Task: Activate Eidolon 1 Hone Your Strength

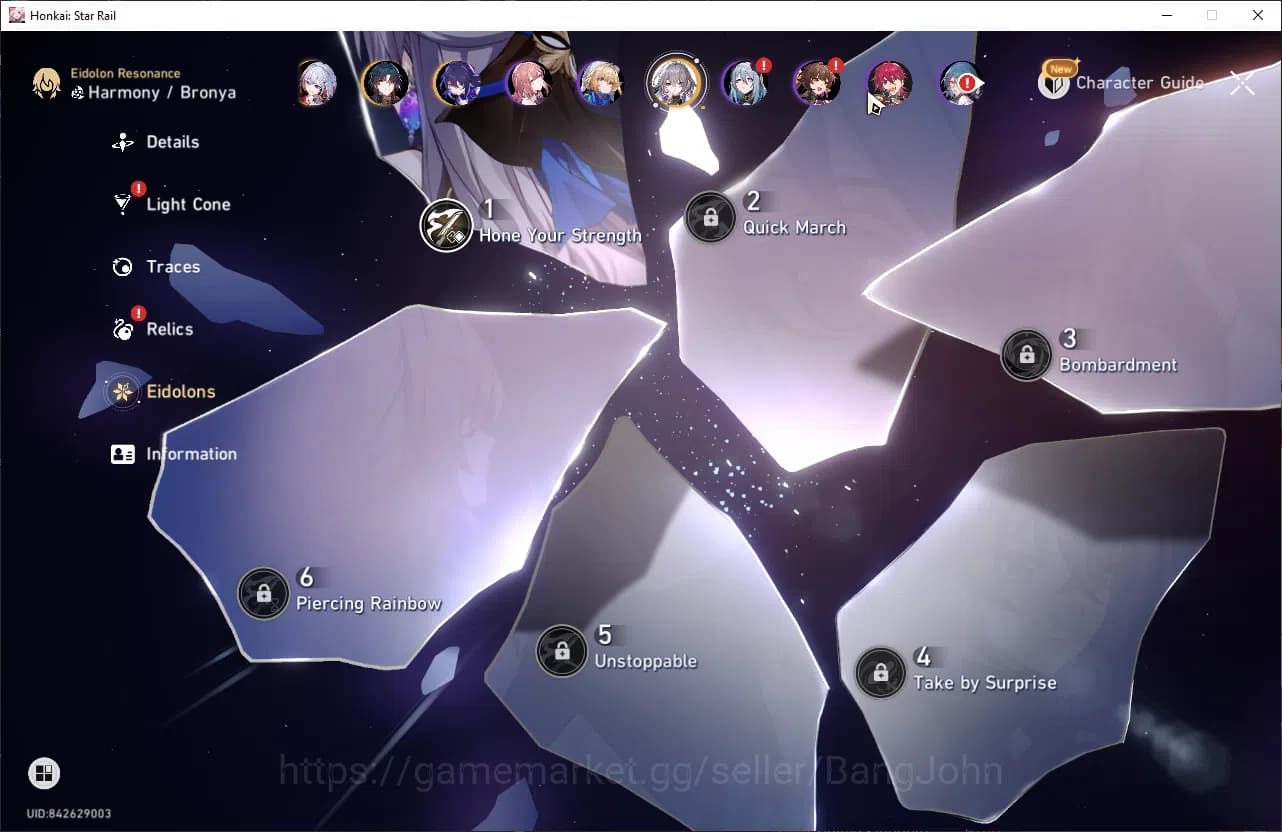Action: click(445, 225)
